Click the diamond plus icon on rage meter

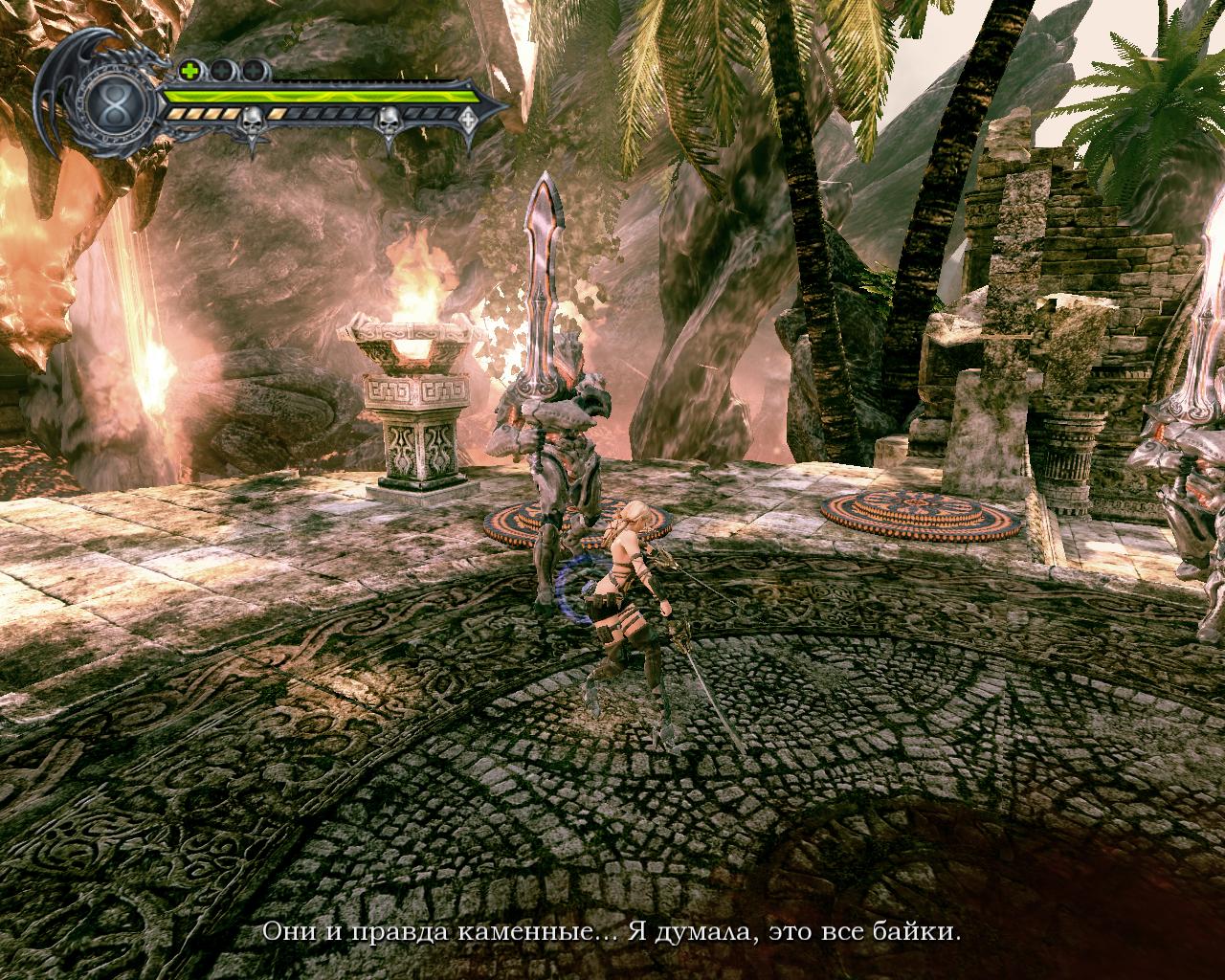(468, 121)
